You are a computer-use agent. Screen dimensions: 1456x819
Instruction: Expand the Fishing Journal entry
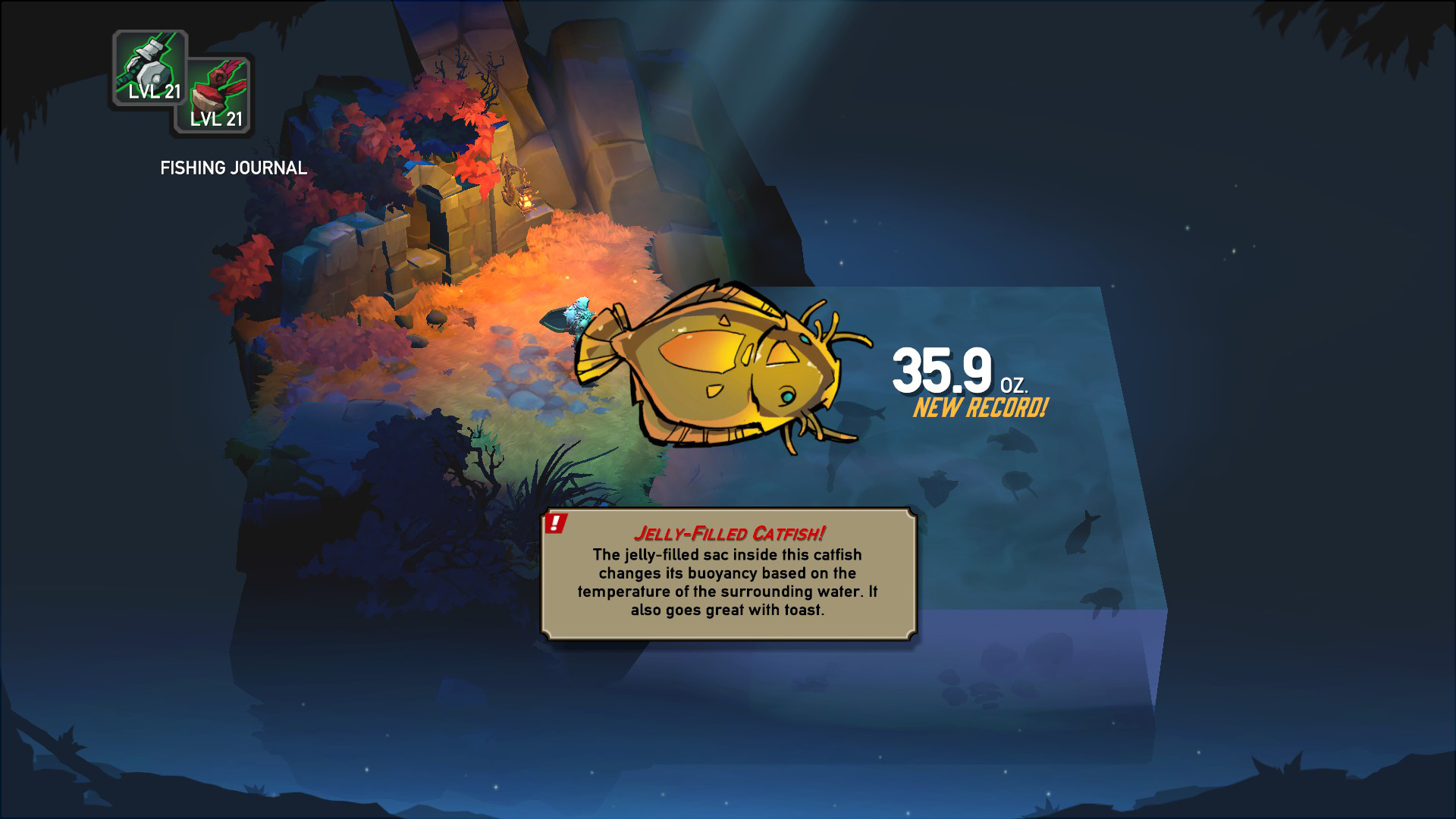pyautogui.click(x=230, y=168)
